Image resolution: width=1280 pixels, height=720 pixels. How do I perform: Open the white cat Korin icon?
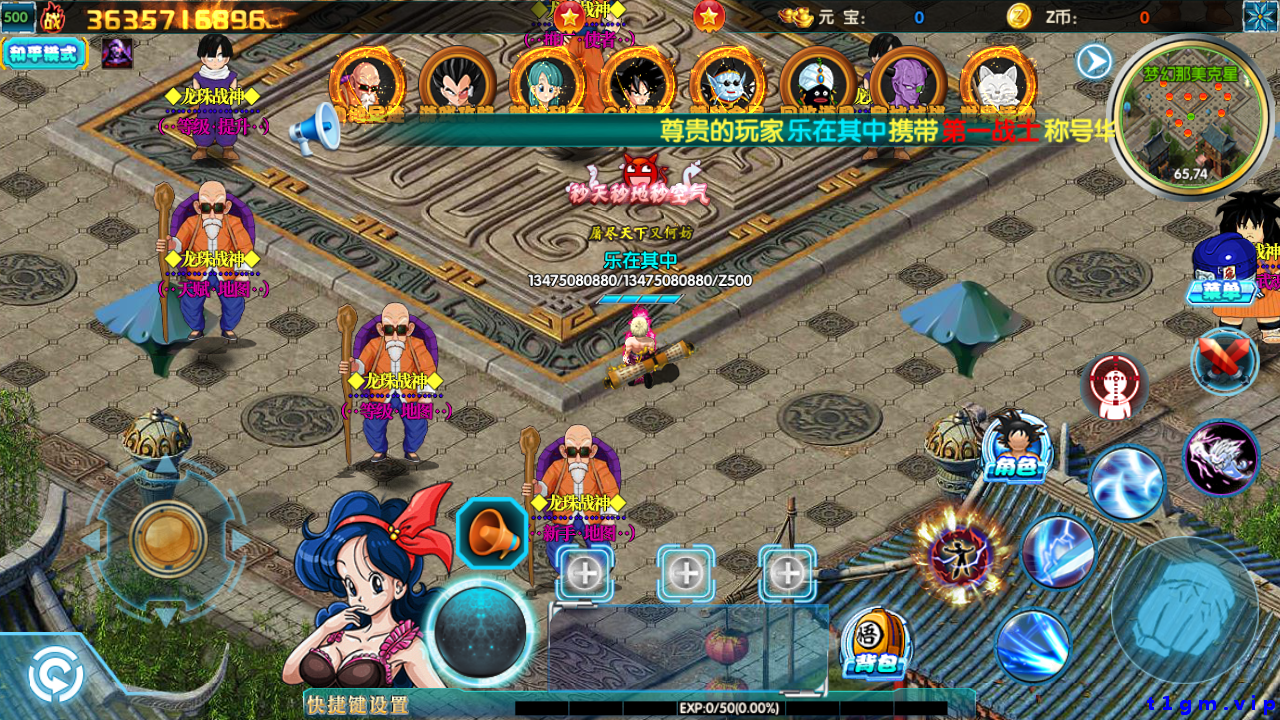click(998, 86)
